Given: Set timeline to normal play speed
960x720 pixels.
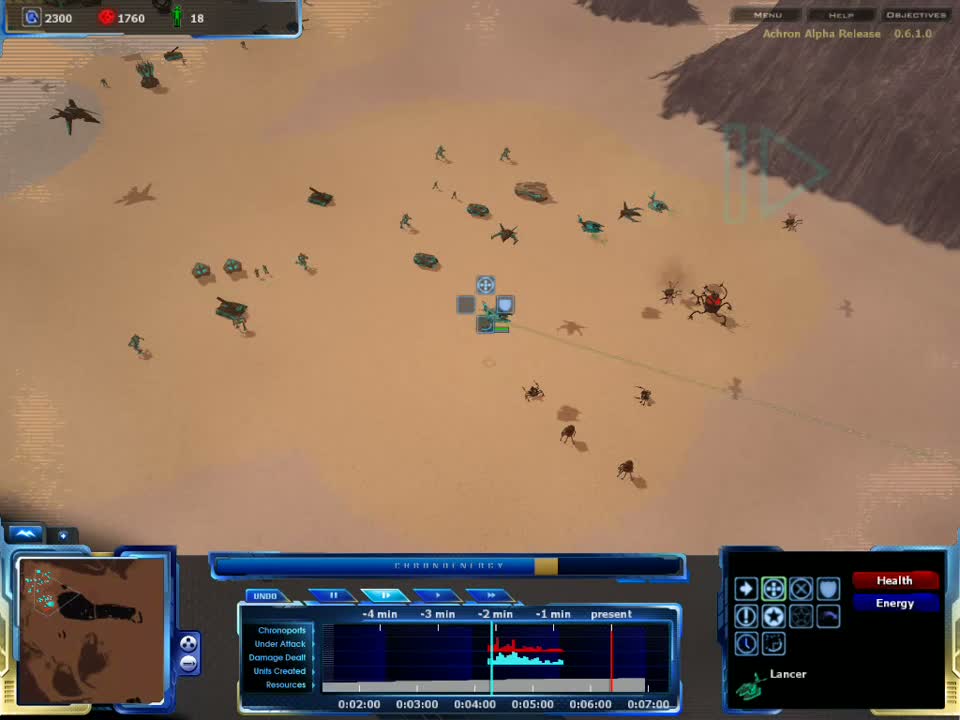Looking at the screenshot, I should point(438,596).
